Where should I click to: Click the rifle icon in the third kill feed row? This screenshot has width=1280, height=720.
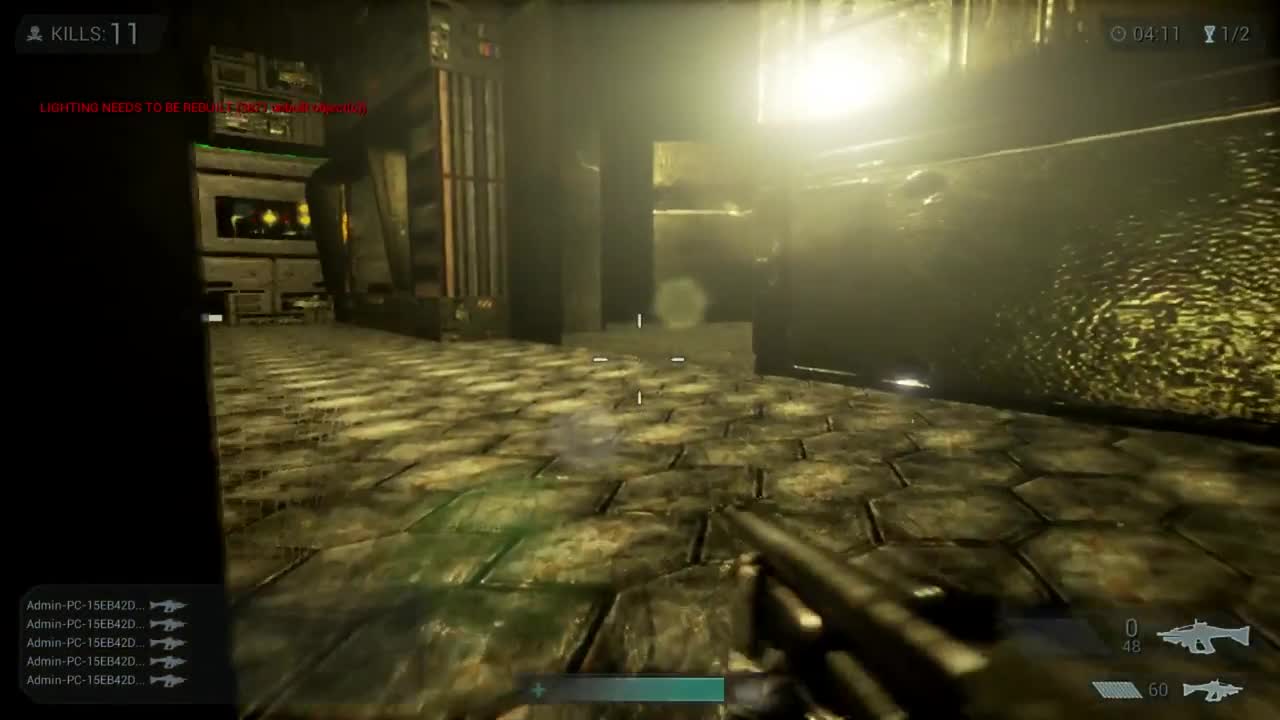pos(168,642)
